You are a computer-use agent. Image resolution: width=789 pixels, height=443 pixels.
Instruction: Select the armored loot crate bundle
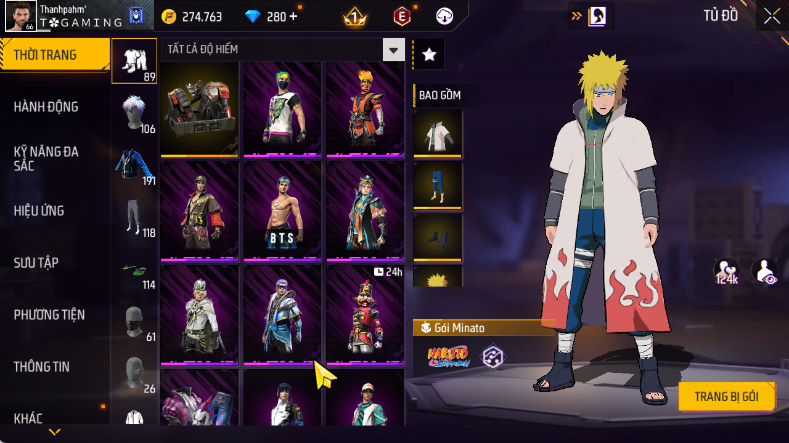click(199, 108)
